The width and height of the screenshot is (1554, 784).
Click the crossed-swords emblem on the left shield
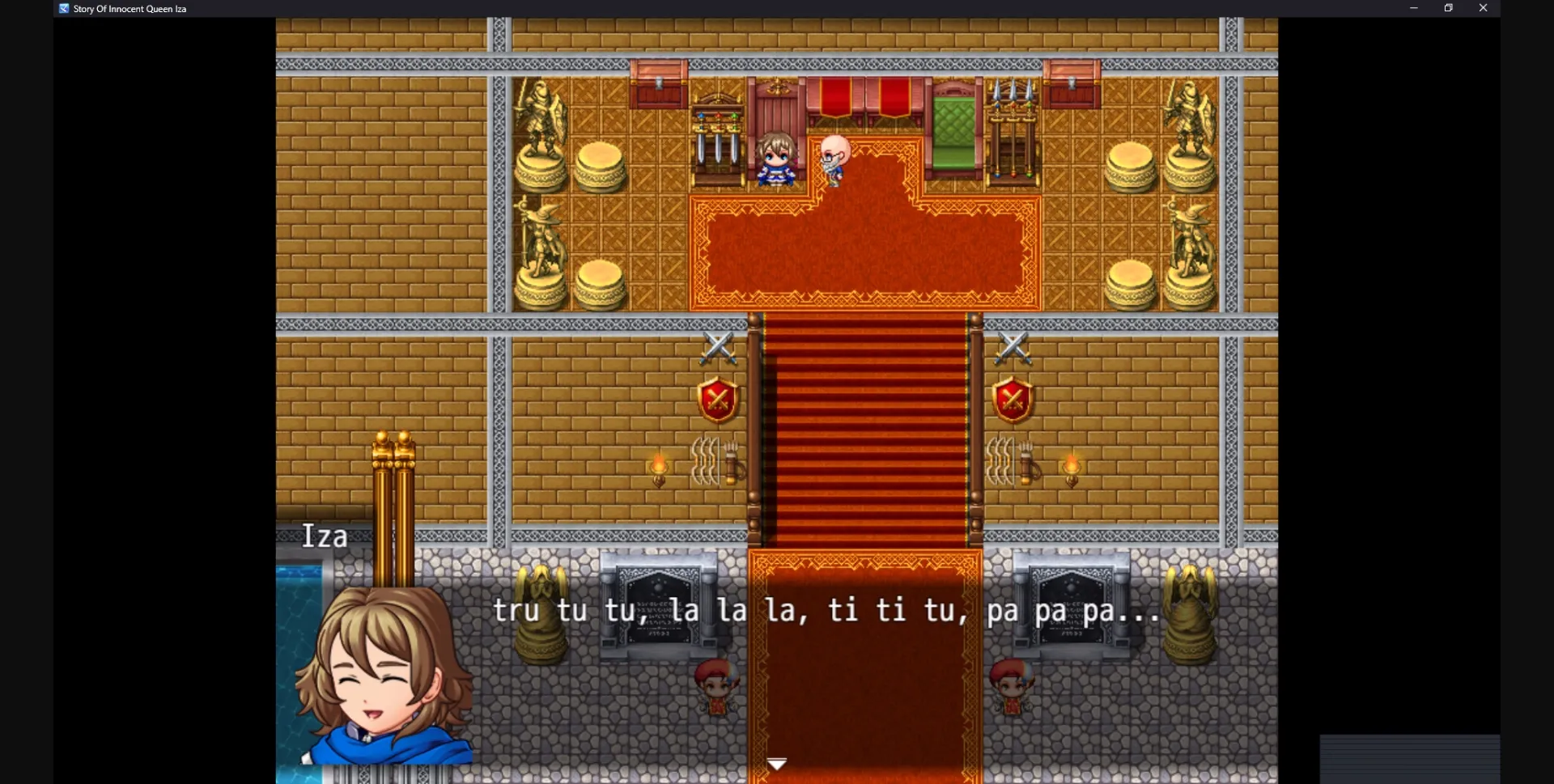[x=719, y=398]
